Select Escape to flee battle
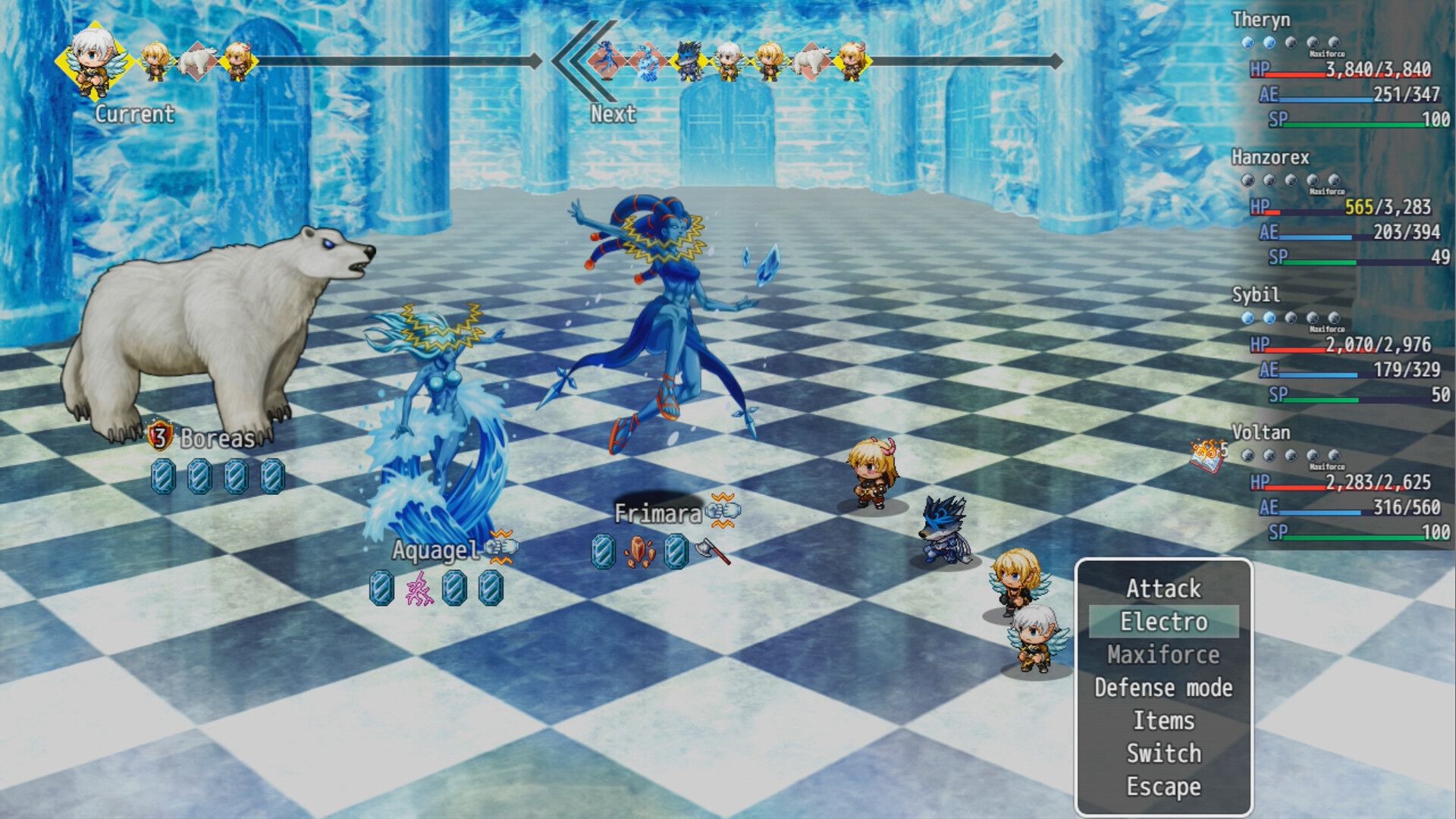Screen dimensions: 1456x819 pyautogui.click(x=1163, y=787)
